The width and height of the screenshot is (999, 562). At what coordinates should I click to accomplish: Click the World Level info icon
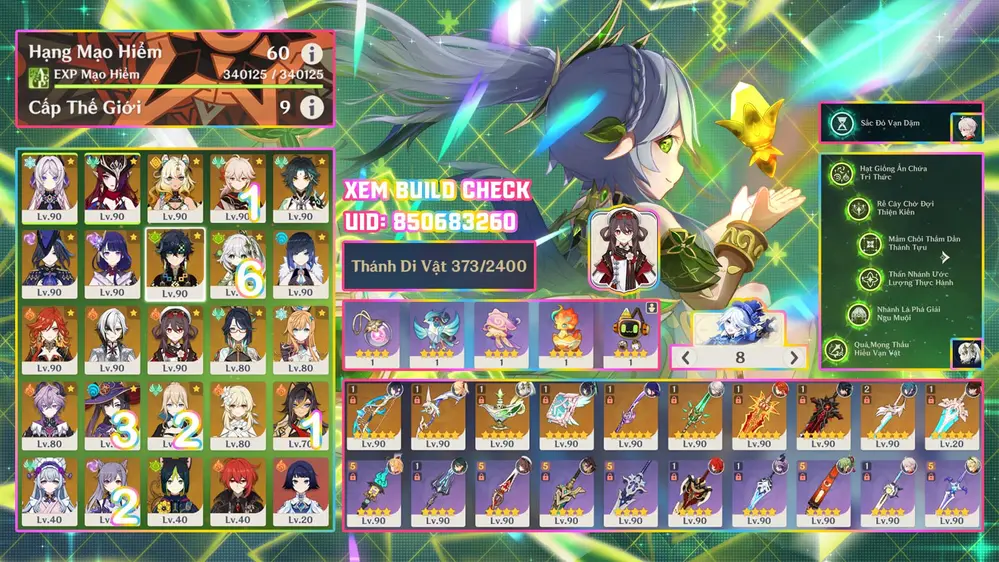tap(313, 107)
